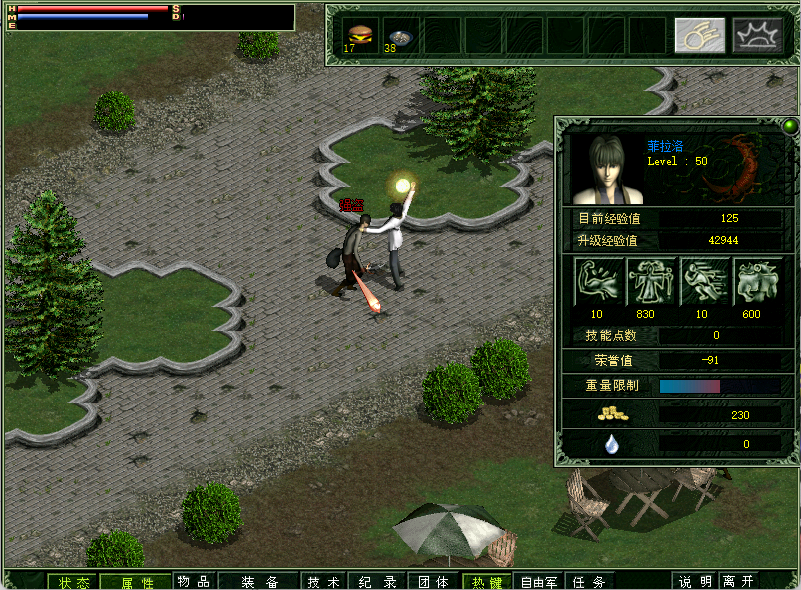Open the 装备 equipment menu
The width and height of the screenshot is (801, 590).
(260, 582)
